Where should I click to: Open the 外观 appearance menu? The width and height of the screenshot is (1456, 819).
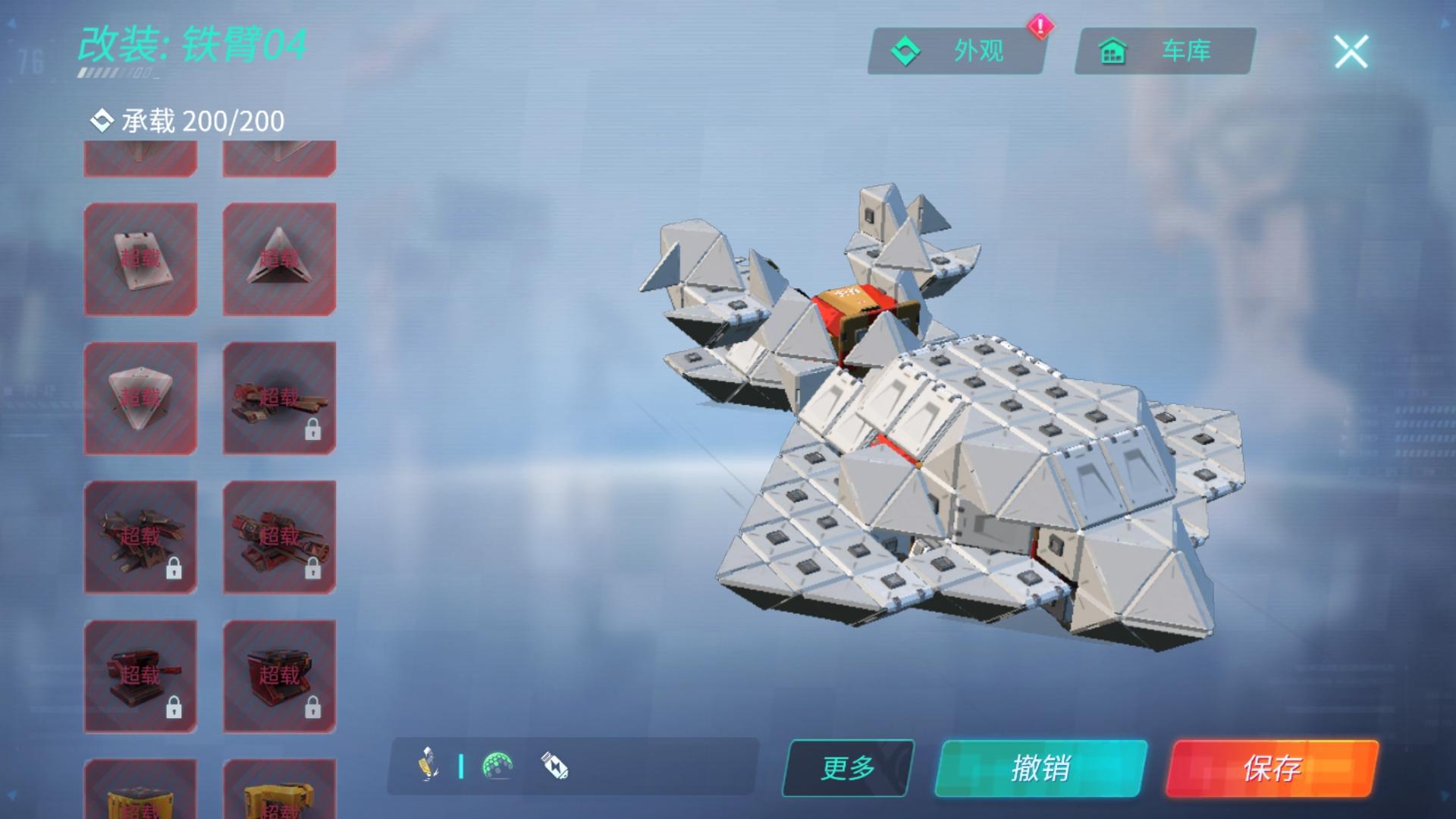(957, 52)
